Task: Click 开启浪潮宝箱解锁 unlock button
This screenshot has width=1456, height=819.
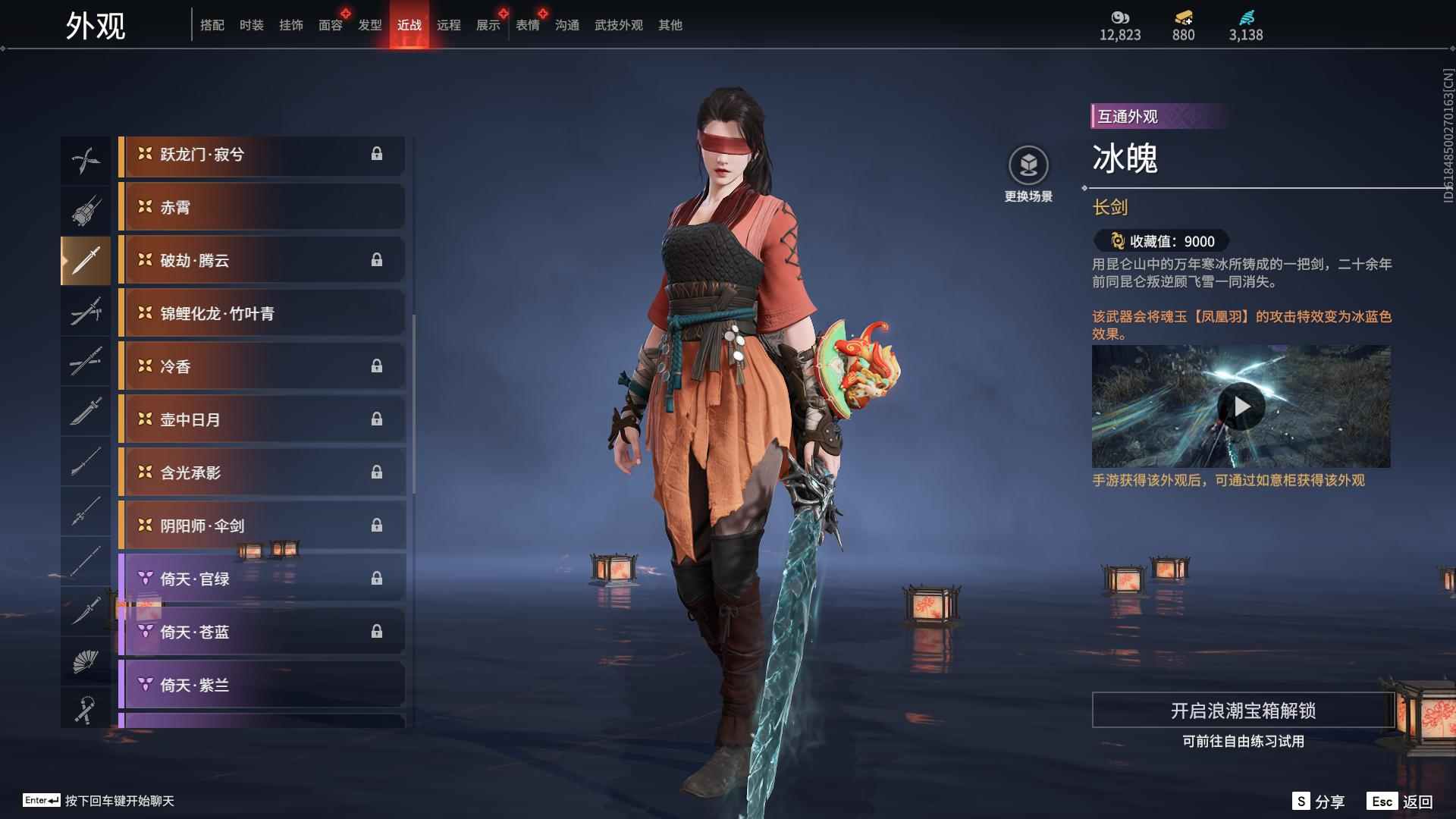Action: coord(1243,711)
